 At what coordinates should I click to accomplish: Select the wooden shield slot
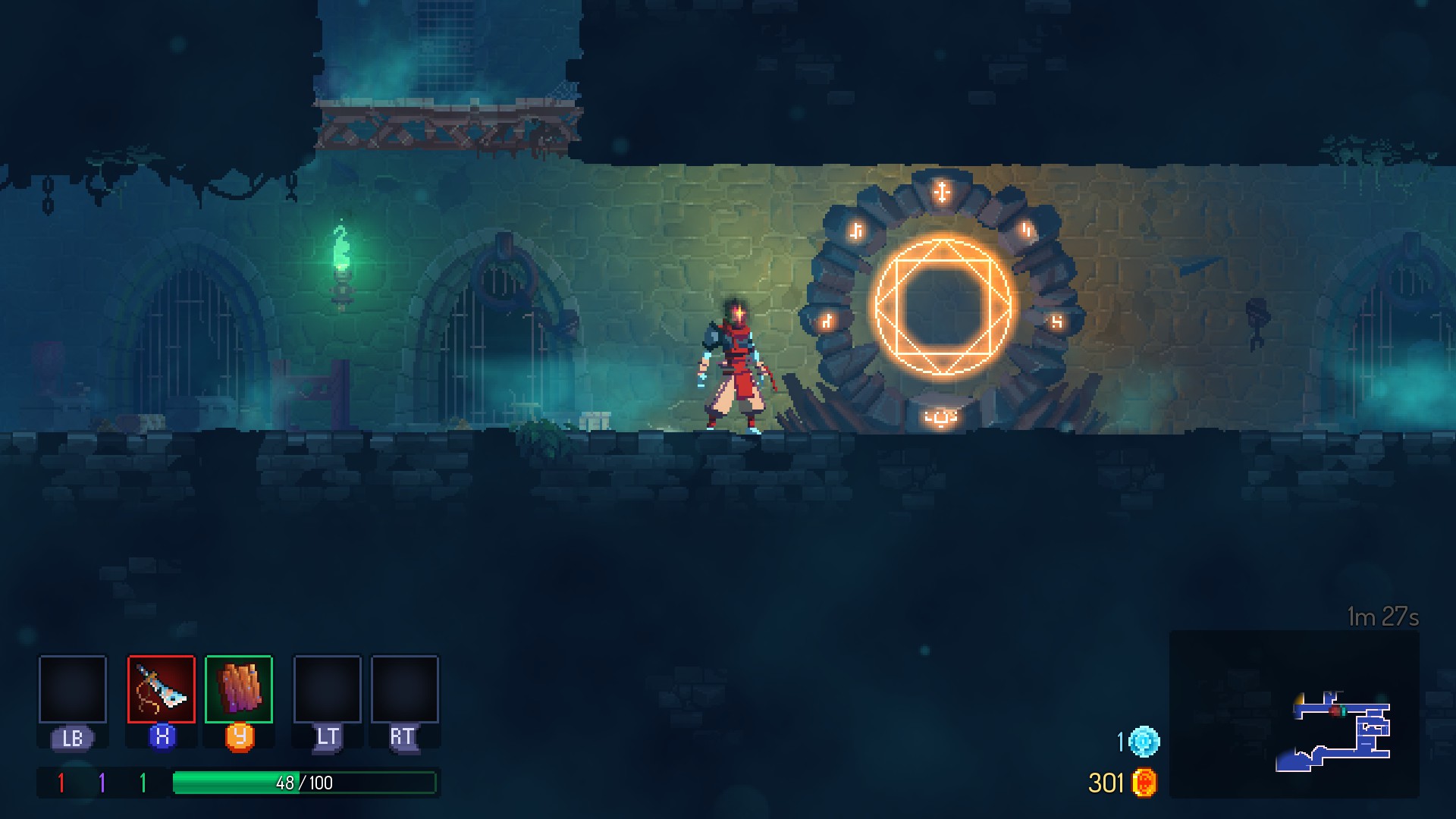(239, 689)
